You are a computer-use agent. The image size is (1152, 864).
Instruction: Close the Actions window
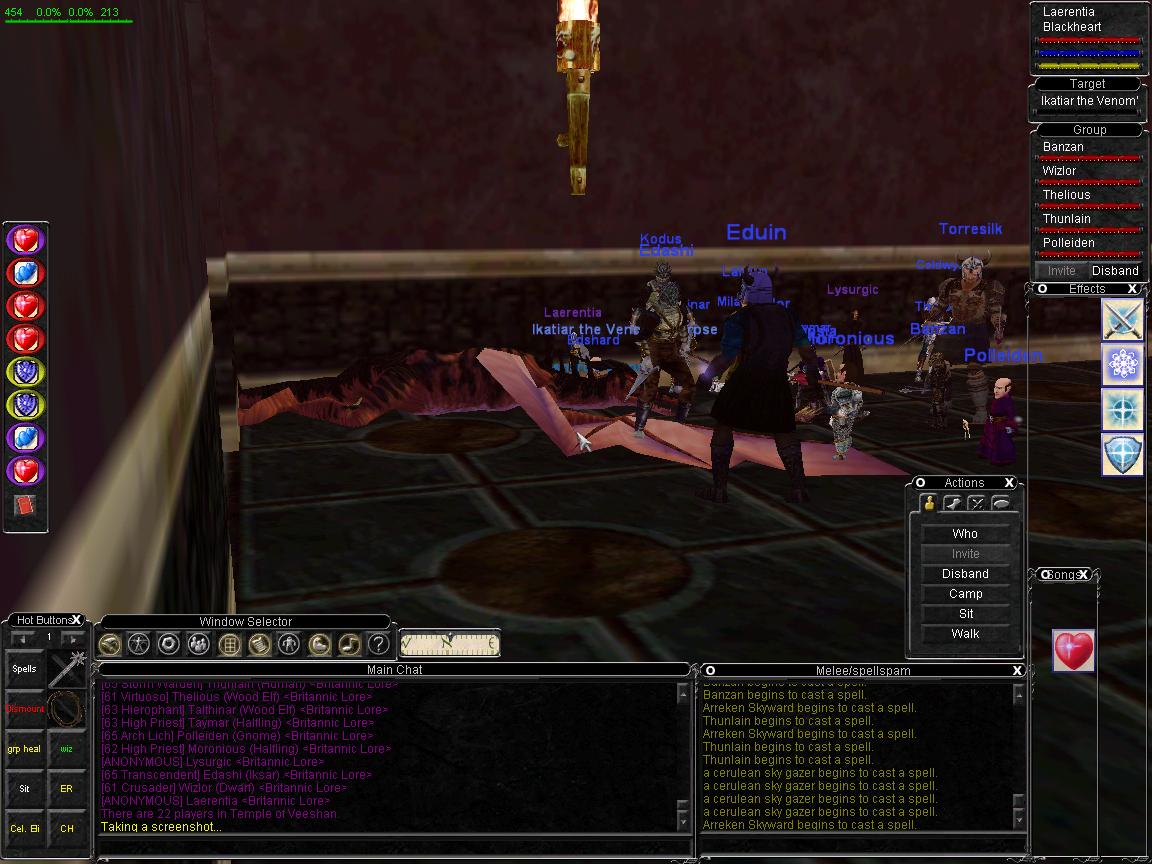pyautogui.click(x=1010, y=483)
